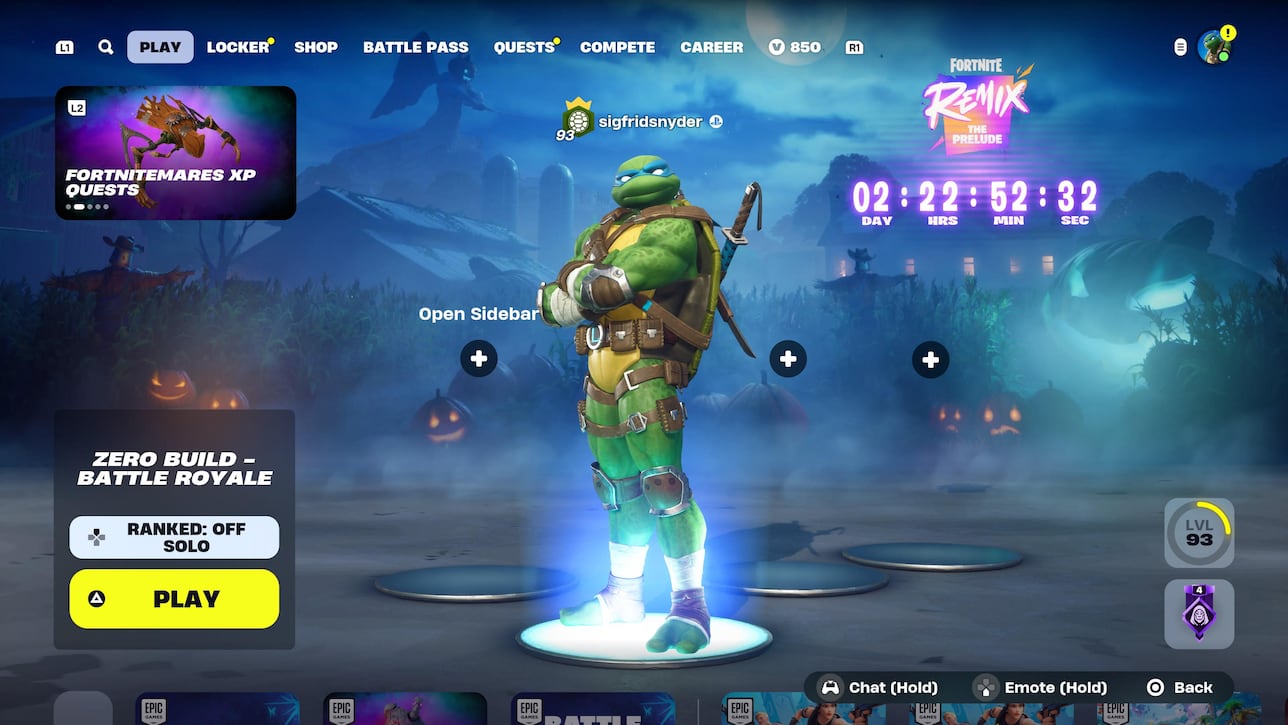Open the search icon in top bar

click(x=105, y=46)
